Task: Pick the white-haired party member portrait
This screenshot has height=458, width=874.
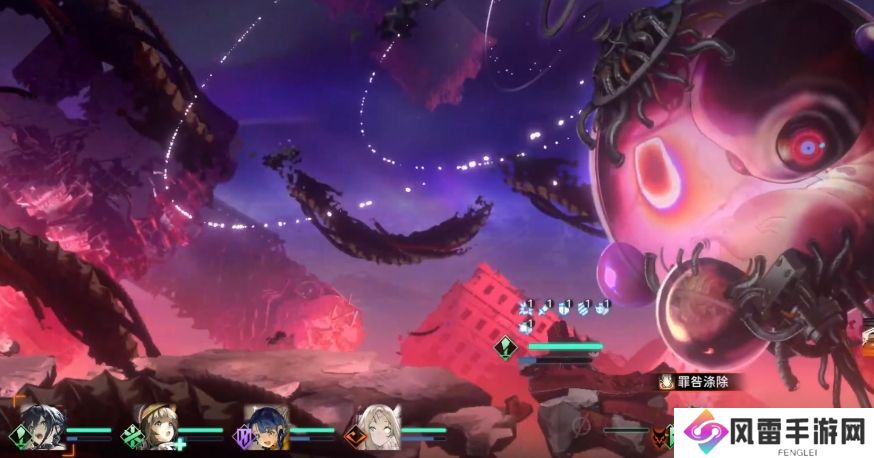Action: pyautogui.click(x=381, y=427)
